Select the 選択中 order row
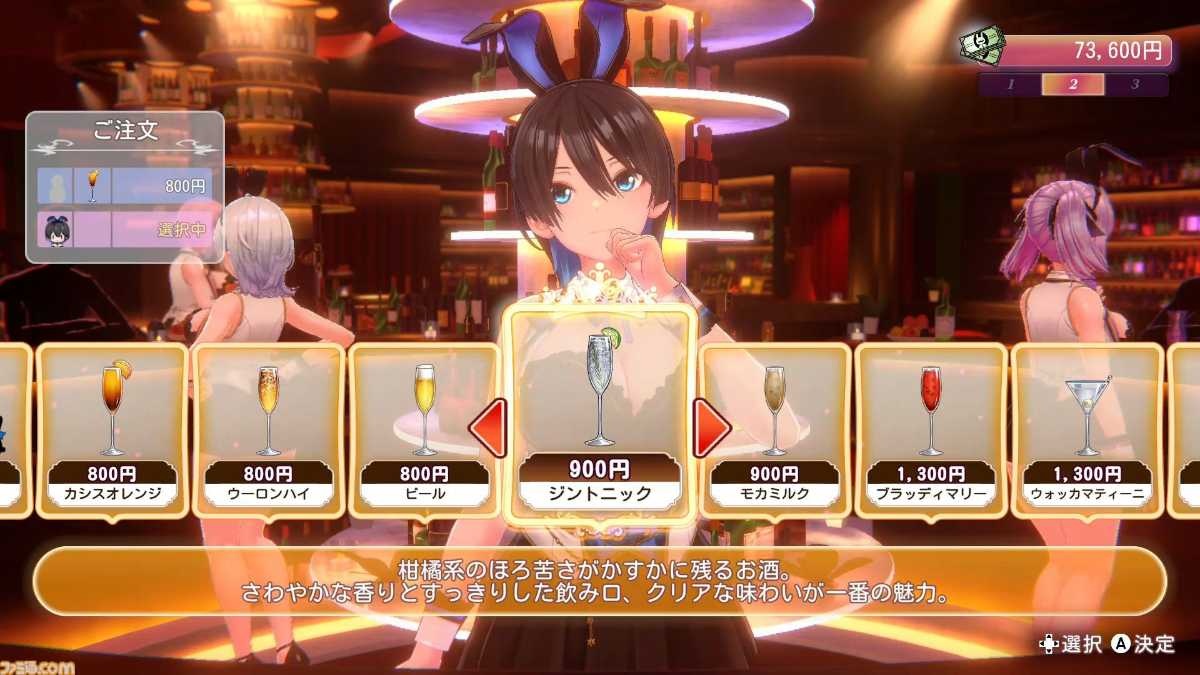This screenshot has height=675, width=1200. click(125, 229)
